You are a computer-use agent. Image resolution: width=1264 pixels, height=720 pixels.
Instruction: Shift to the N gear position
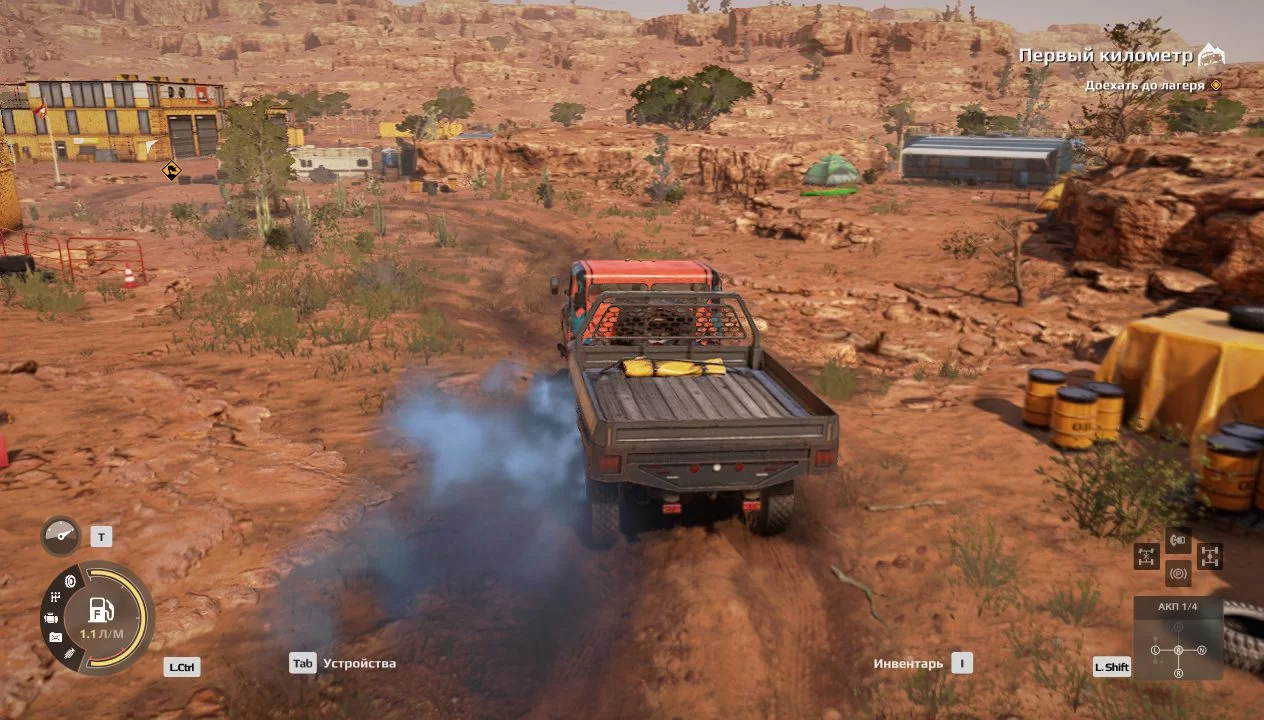point(1201,651)
